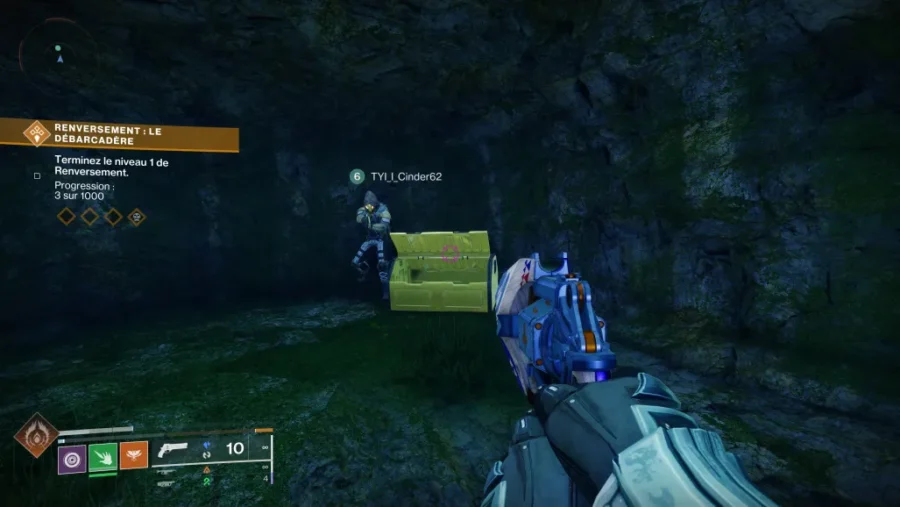Open the Renversement : Le Débarcadère activity banner
Viewport: 900px width, 507px height.
tap(120, 134)
